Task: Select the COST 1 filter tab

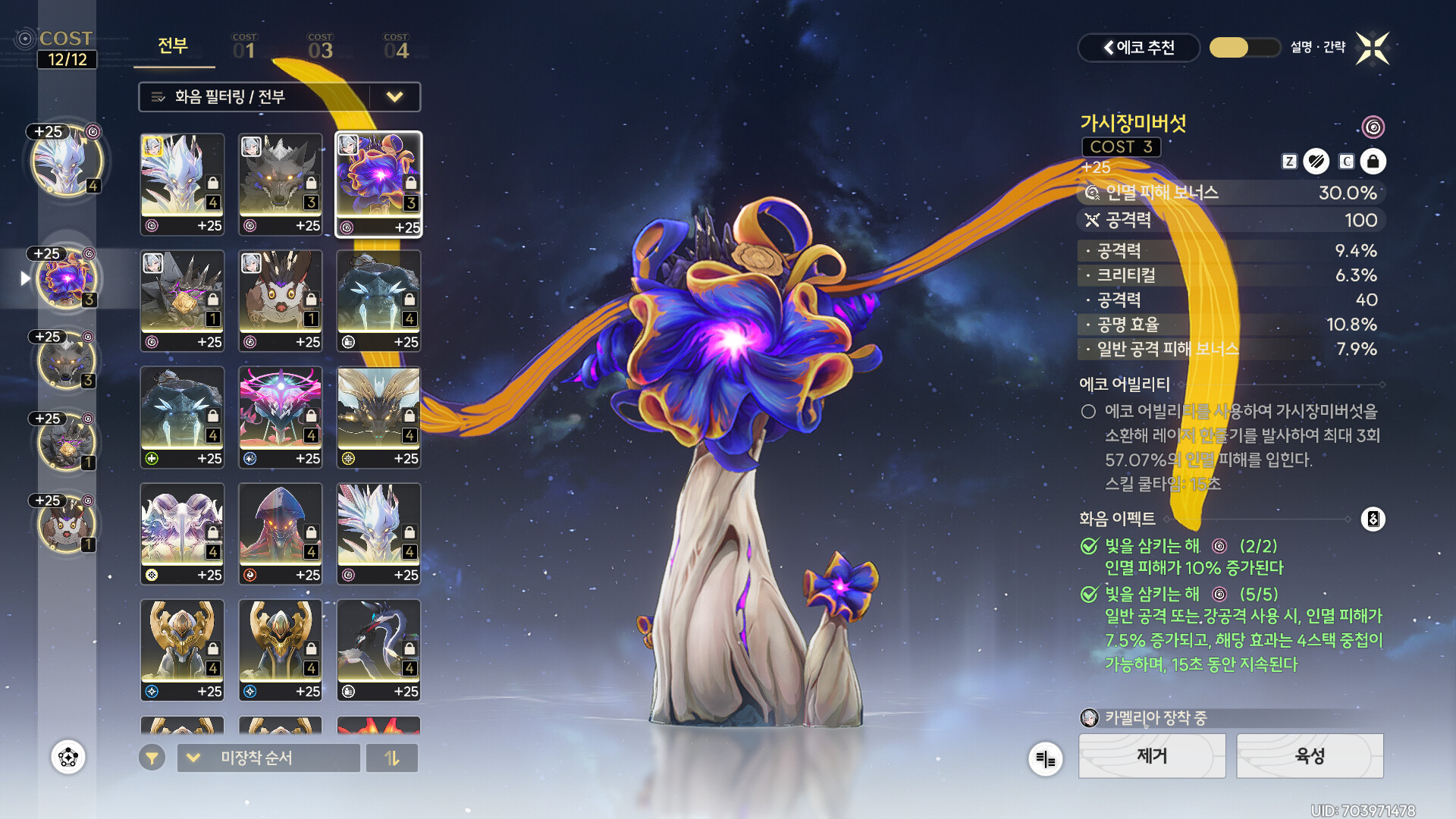Action: point(244,47)
